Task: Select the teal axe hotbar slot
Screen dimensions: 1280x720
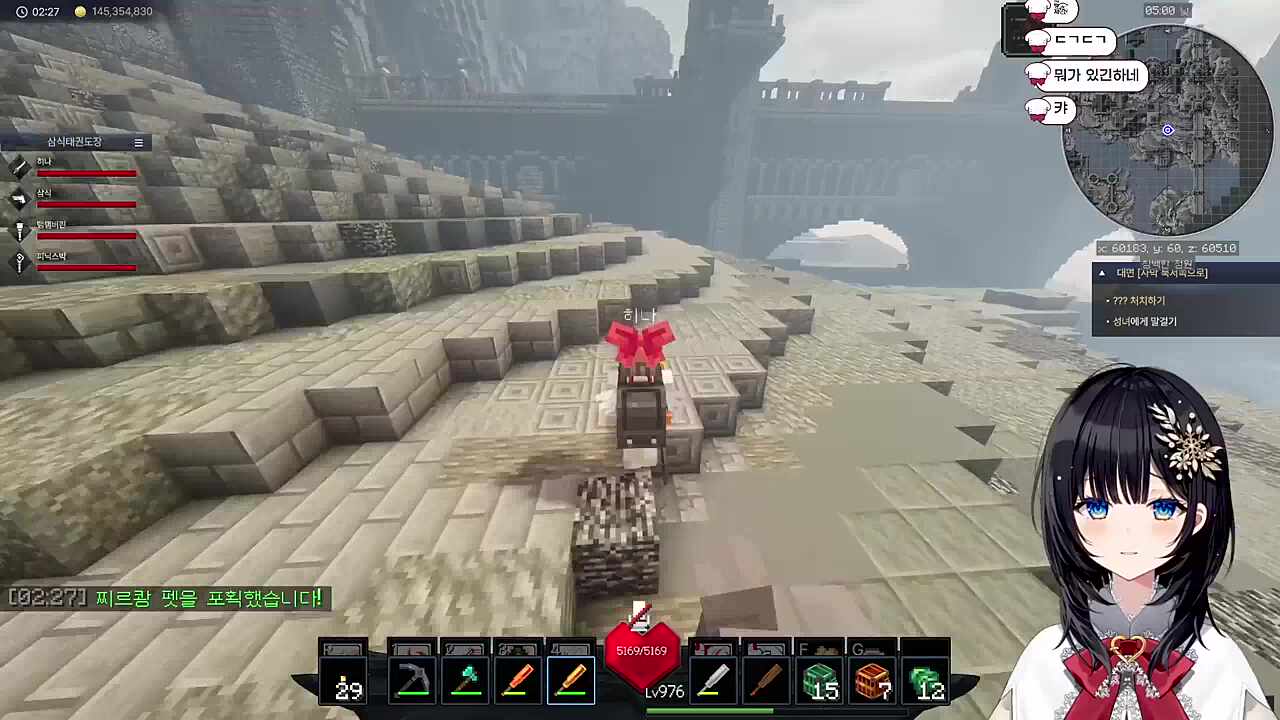Action: (x=465, y=681)
